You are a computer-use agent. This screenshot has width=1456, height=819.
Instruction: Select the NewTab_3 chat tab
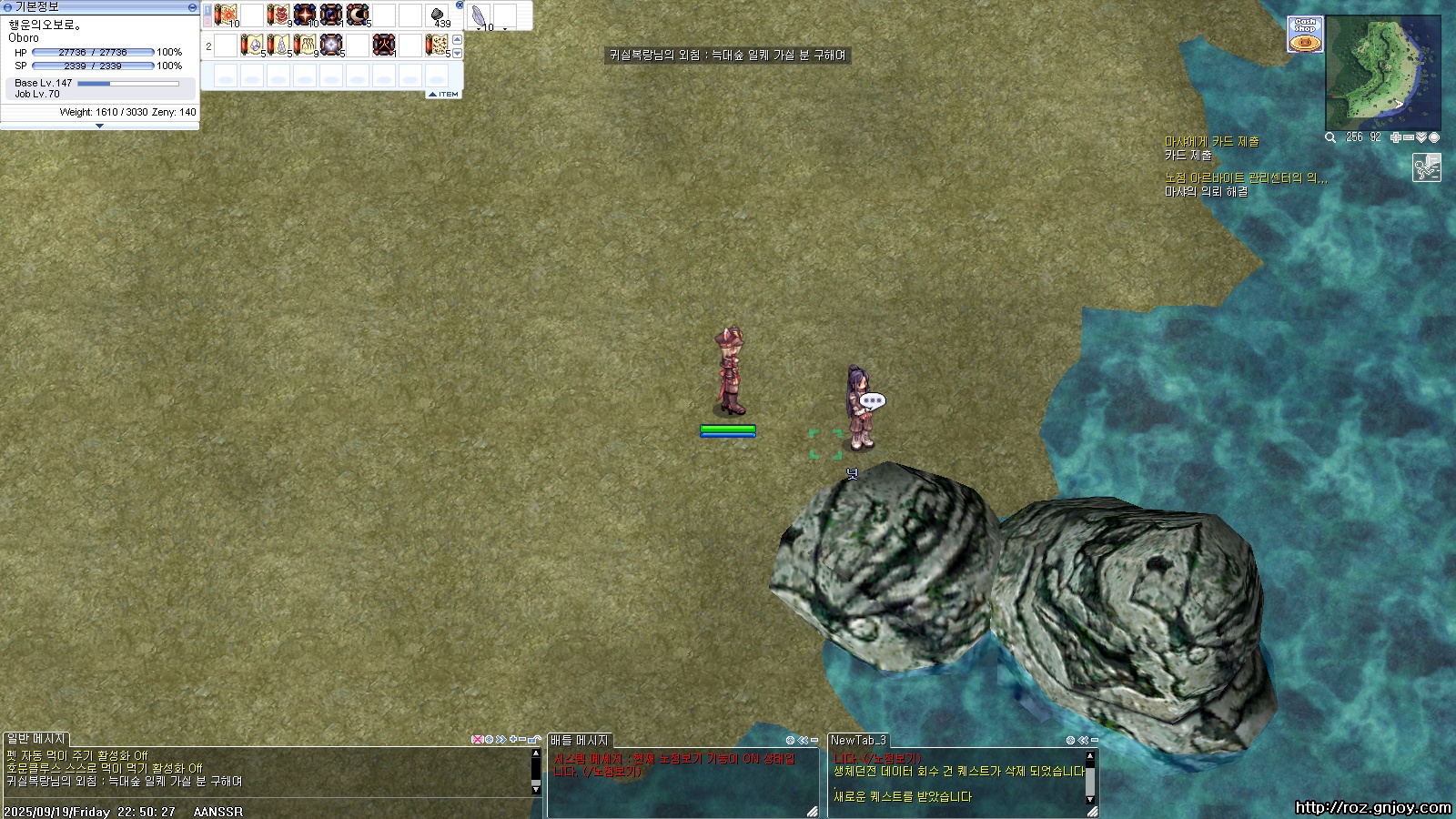858,741
